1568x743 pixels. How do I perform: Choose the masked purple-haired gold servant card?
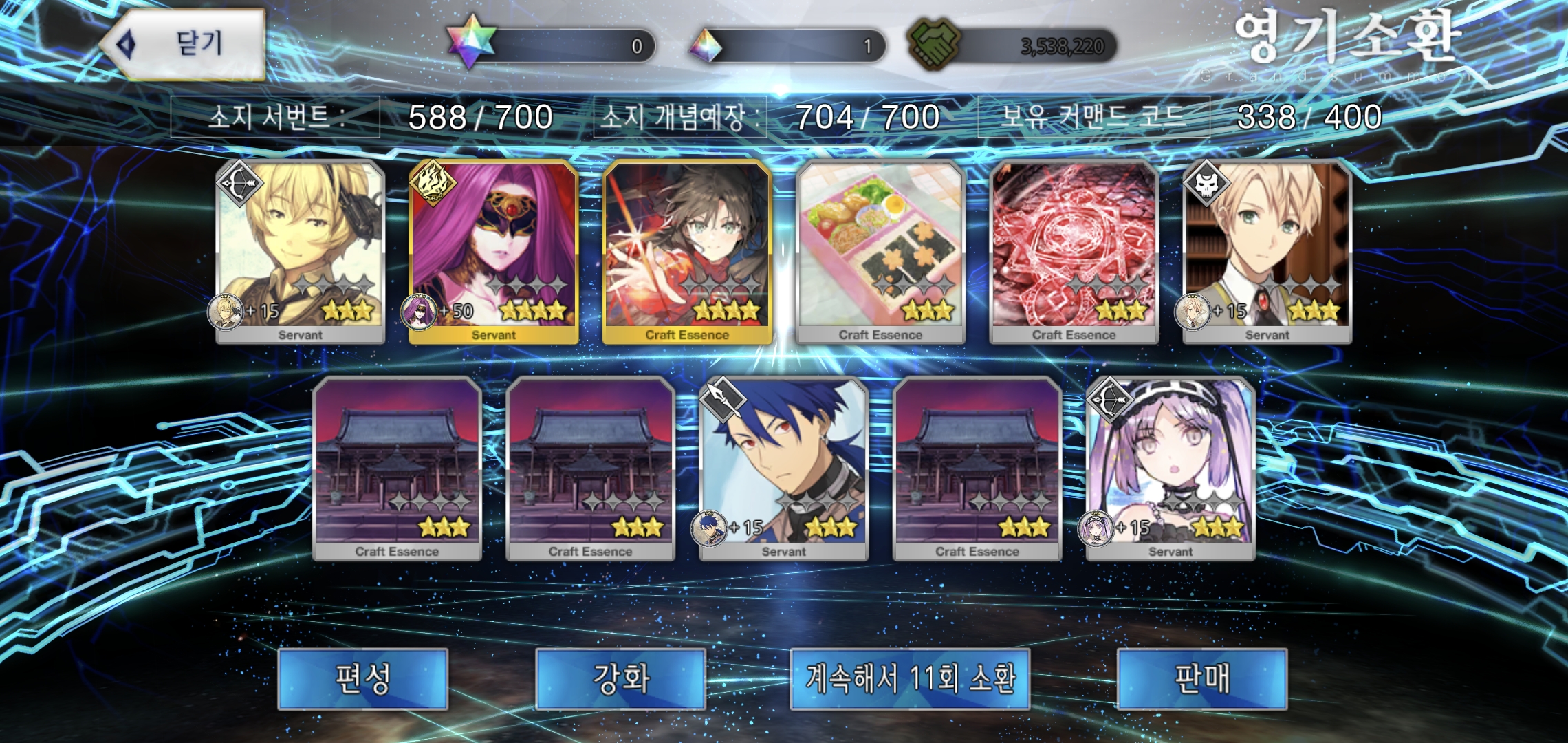coord(493,251)
